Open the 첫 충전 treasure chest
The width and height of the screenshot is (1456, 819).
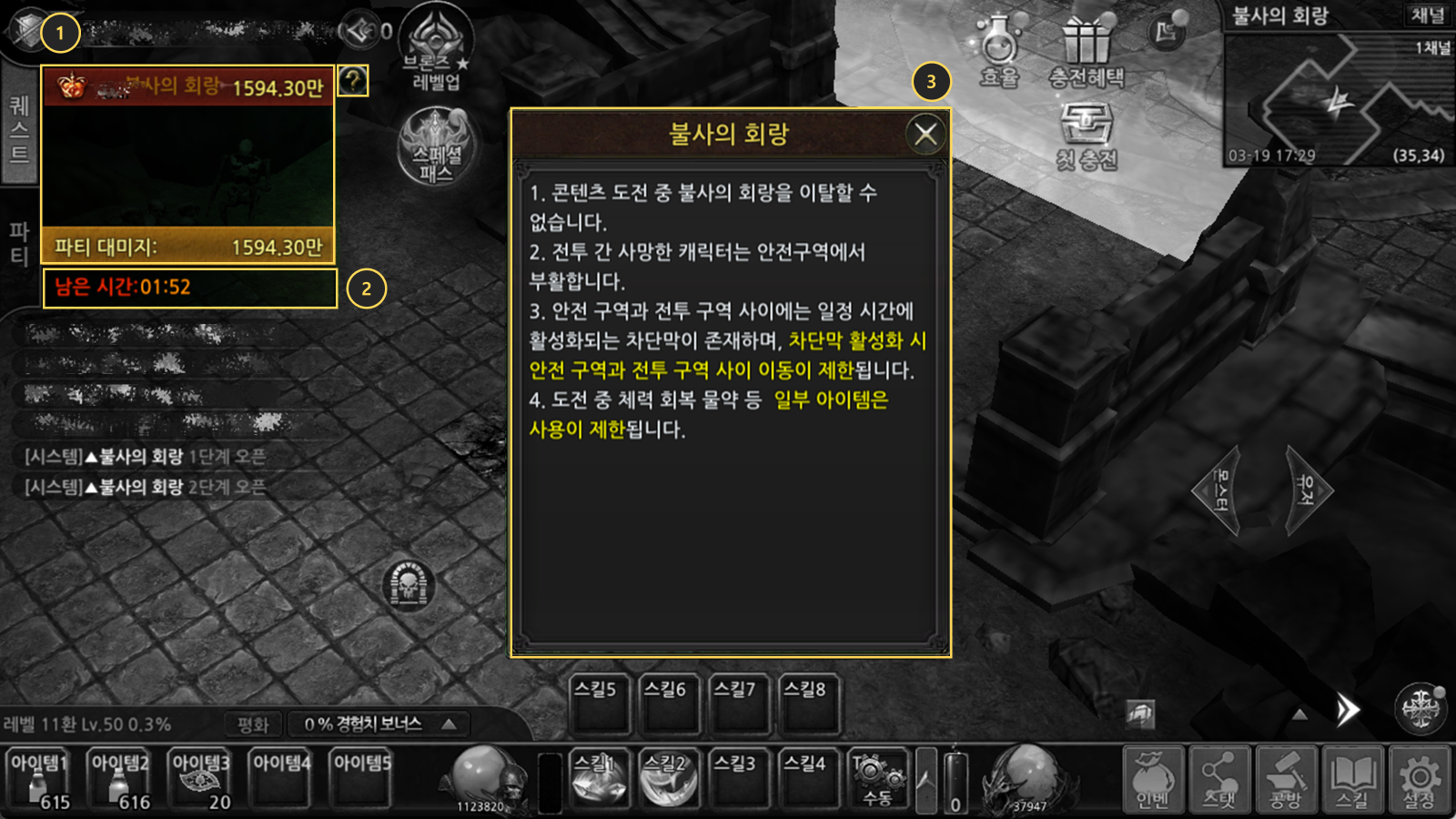[1086, 134]
